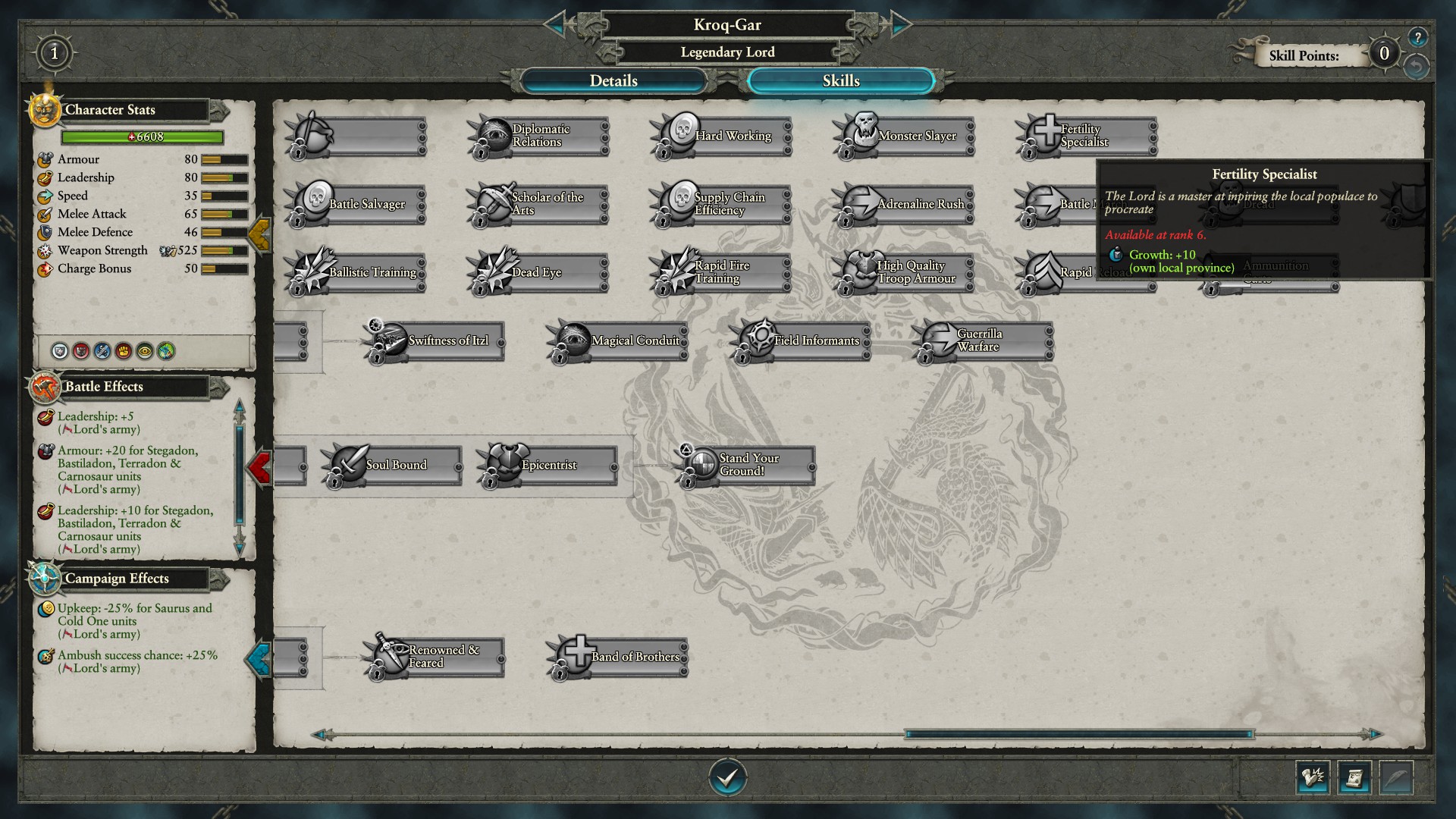
Task: Confirm with the checkmark button
Action: 727,777
